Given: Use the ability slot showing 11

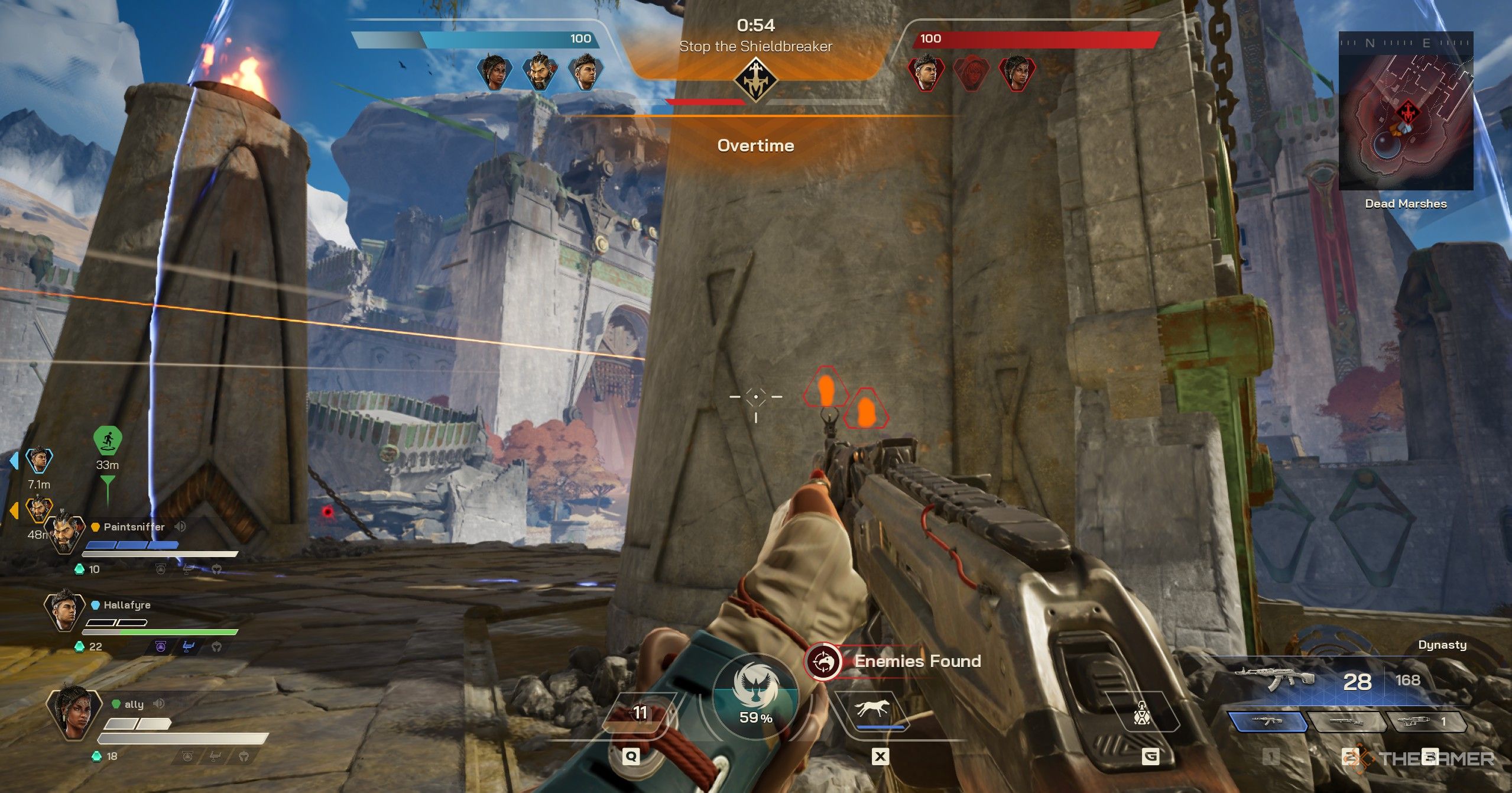Looking at the screenshot, I should coord(640,713).
